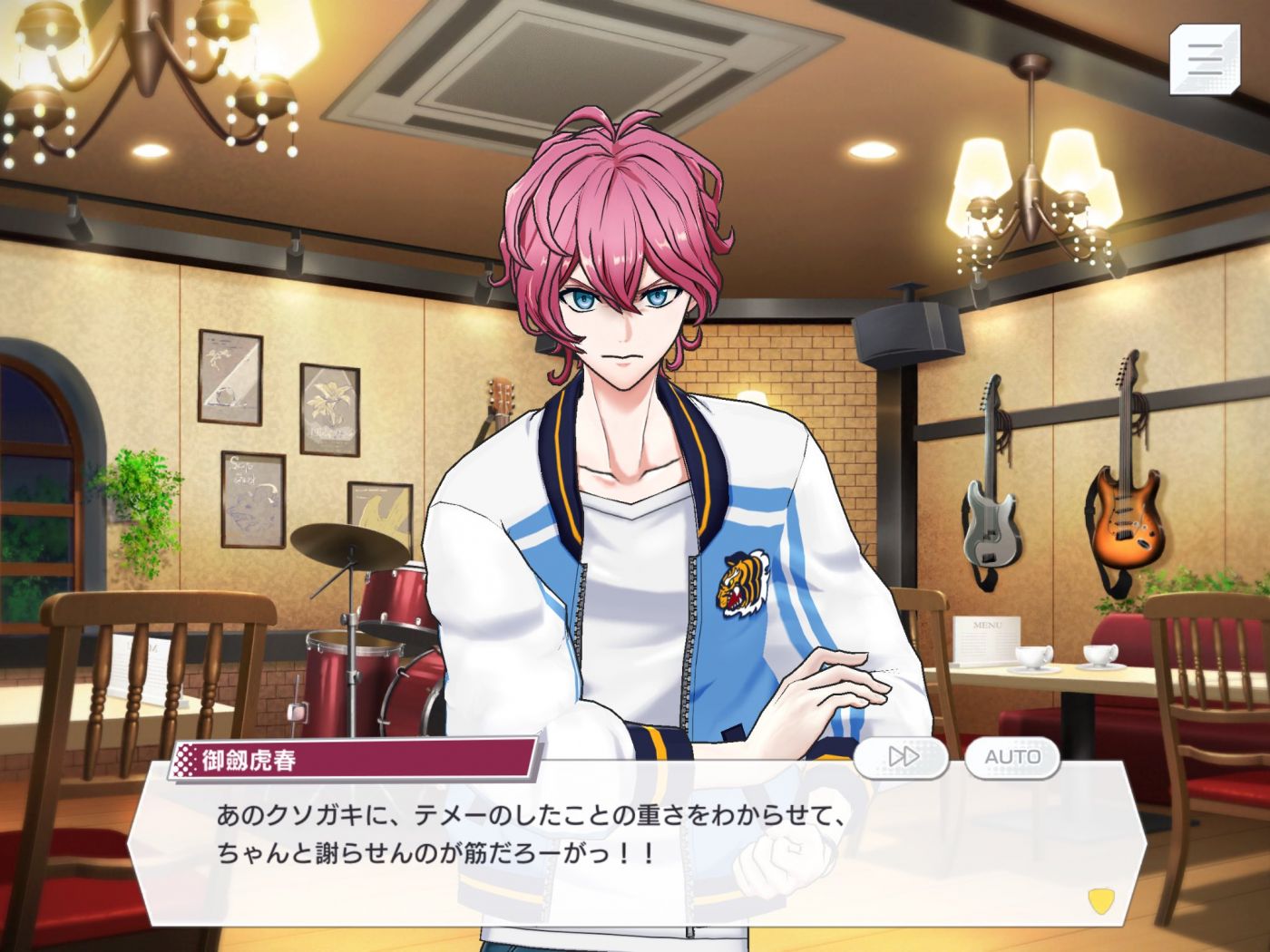Open the hamburger menu in the corner

pos(1206,58)
